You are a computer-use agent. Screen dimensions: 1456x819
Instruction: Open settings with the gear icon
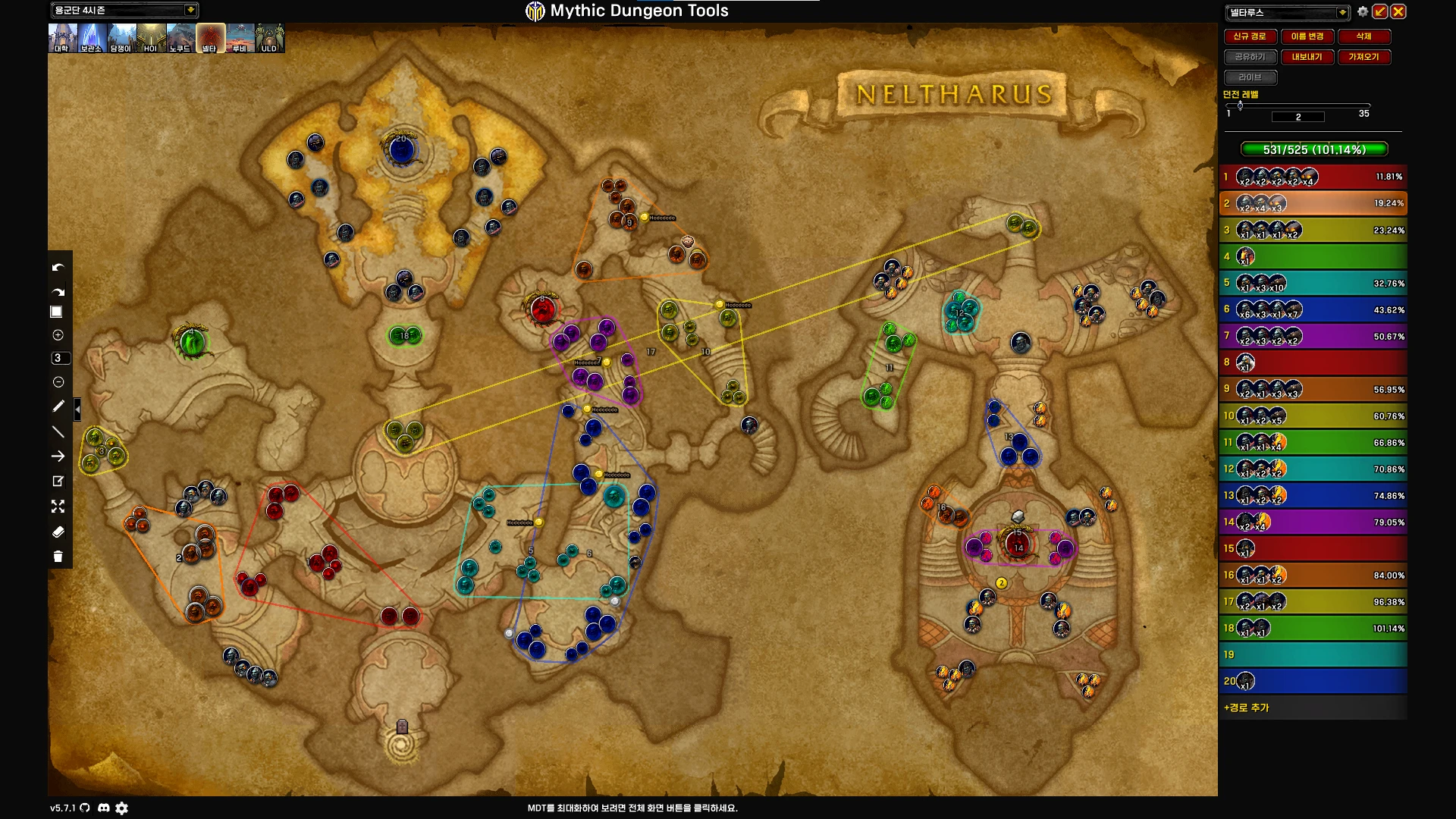pyautogui.click(x=1363, y=11)
